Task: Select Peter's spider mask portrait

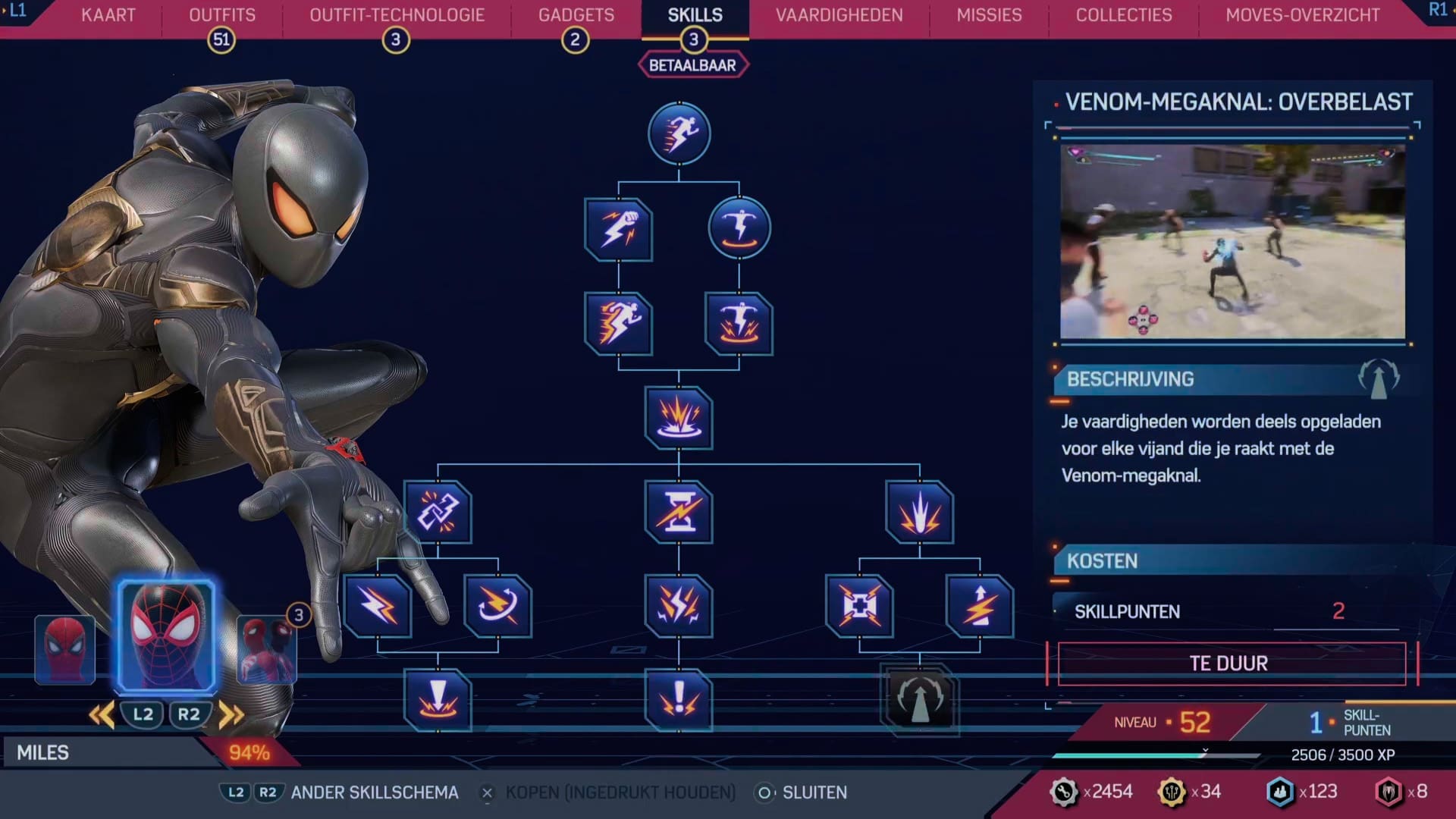Action: pos(65,648)
